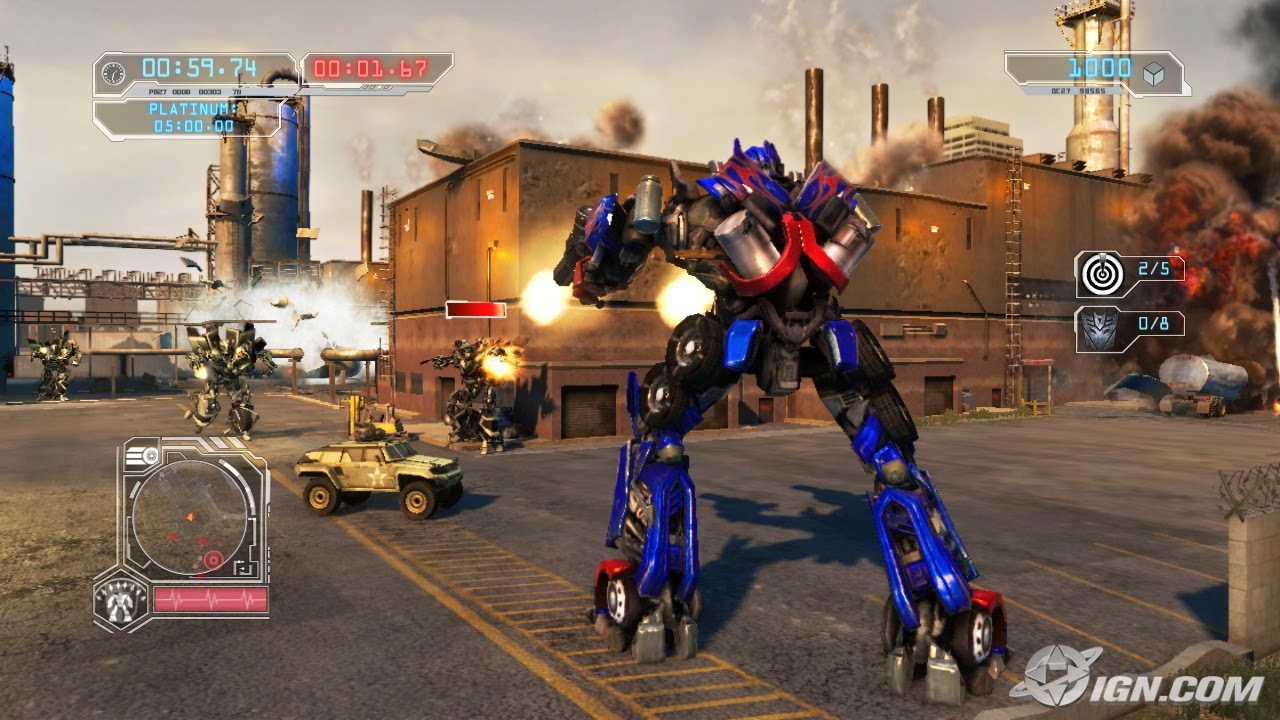The width and height of the screenshot is (1280, 720).
Task: Click the clock icon beside the timer
Action: (114, 73)
